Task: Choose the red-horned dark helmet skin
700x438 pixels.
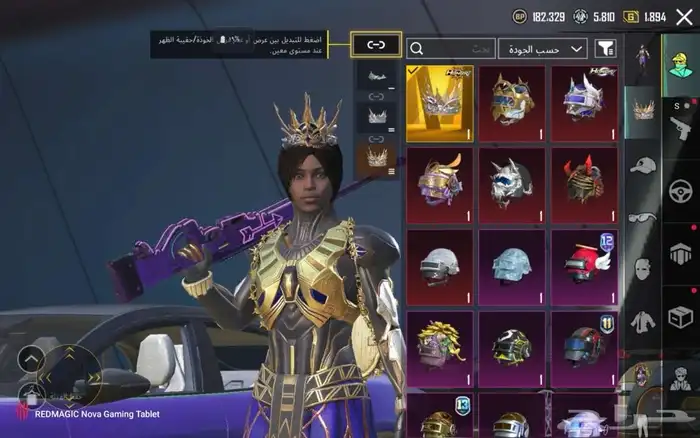Action: point(584,185)
